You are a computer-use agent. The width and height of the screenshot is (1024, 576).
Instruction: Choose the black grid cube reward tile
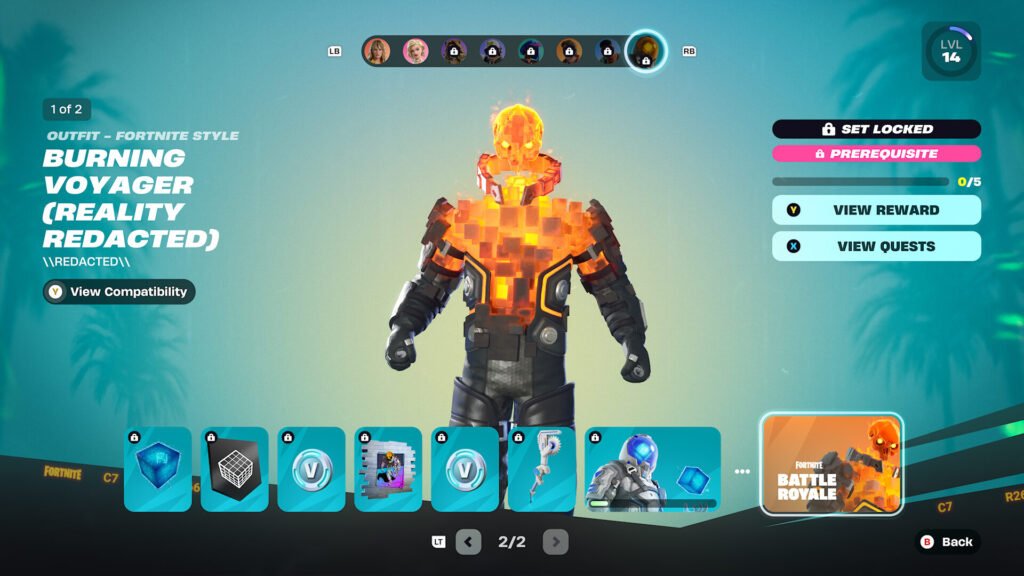235,469
